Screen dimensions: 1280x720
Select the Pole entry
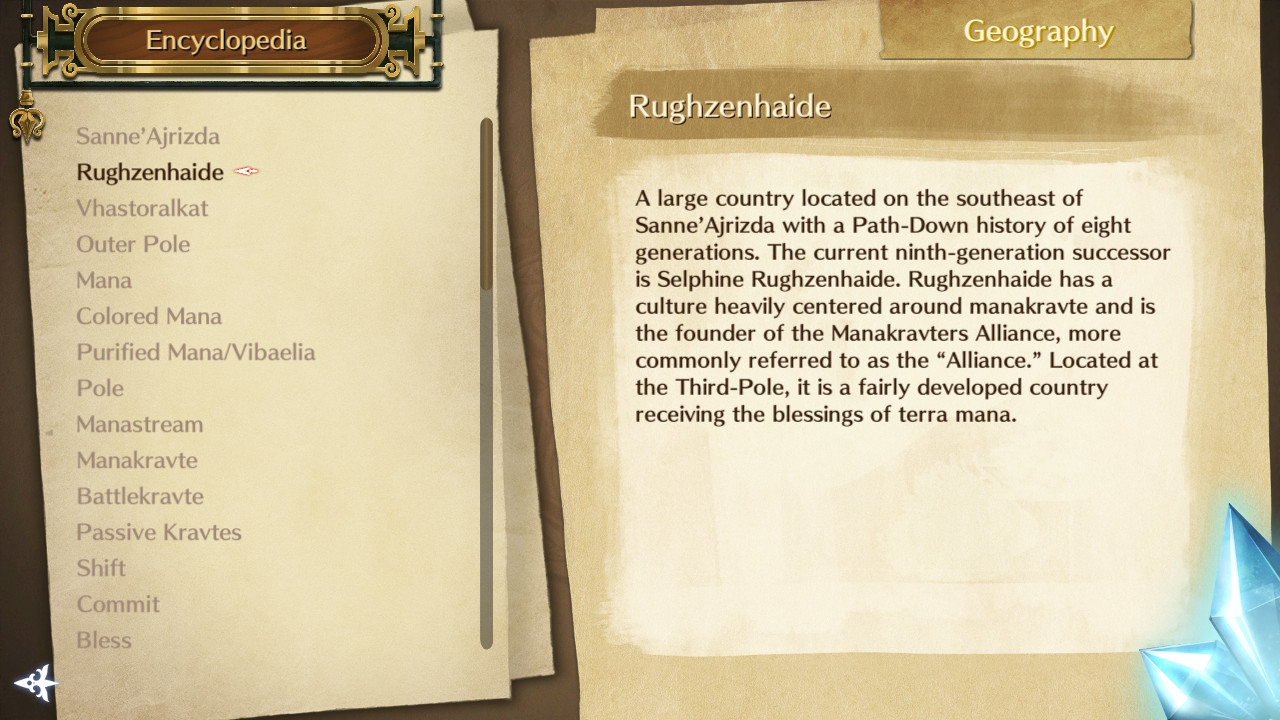pyautogui.click(x=100, y=388)
